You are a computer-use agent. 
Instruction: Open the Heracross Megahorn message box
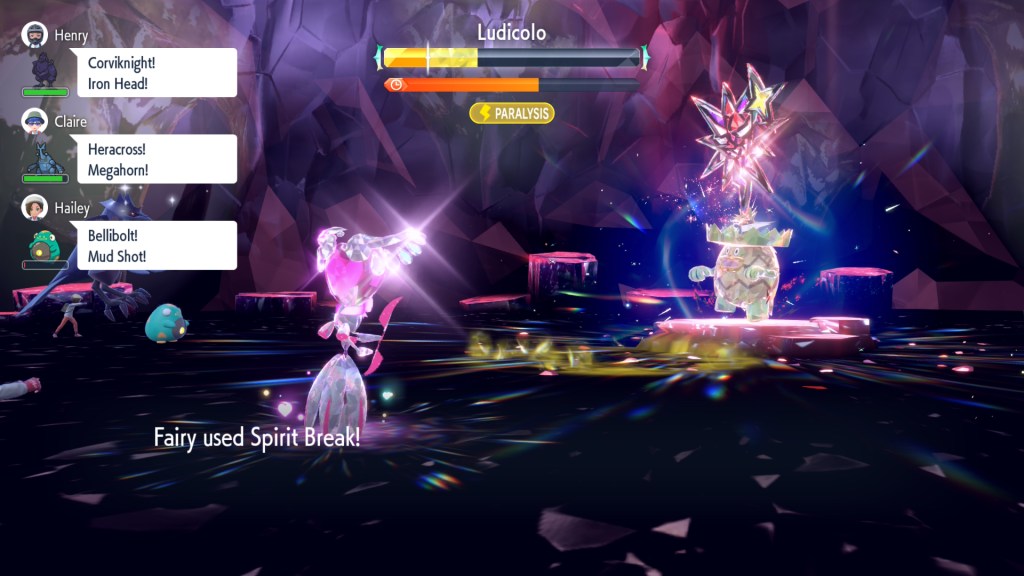(158, 159)
